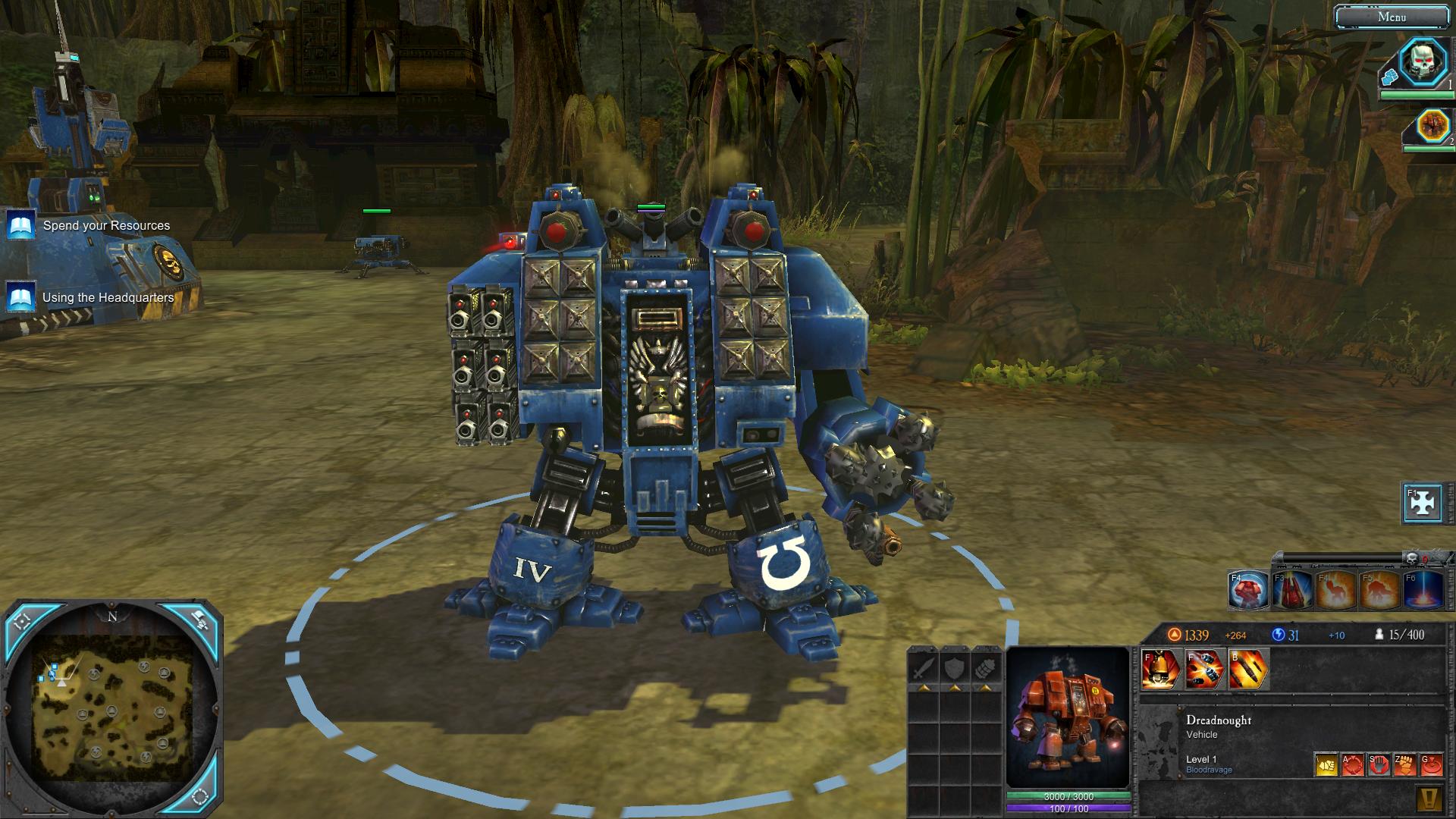Select the yellow melee stance command
Screen dimensions: 1456x819
1326,764
